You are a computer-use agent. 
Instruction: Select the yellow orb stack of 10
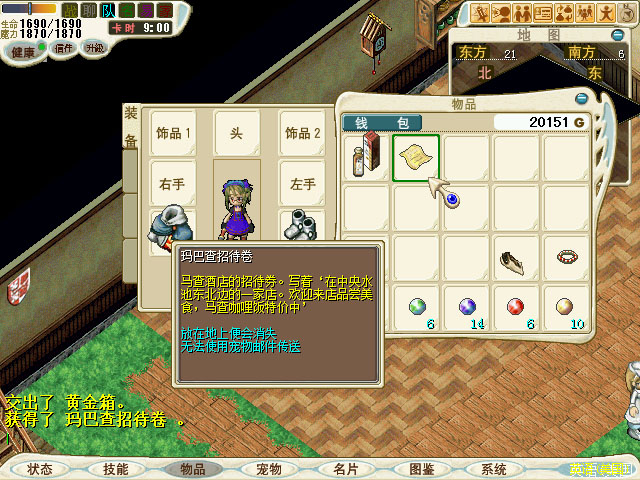tap(565, 306)
